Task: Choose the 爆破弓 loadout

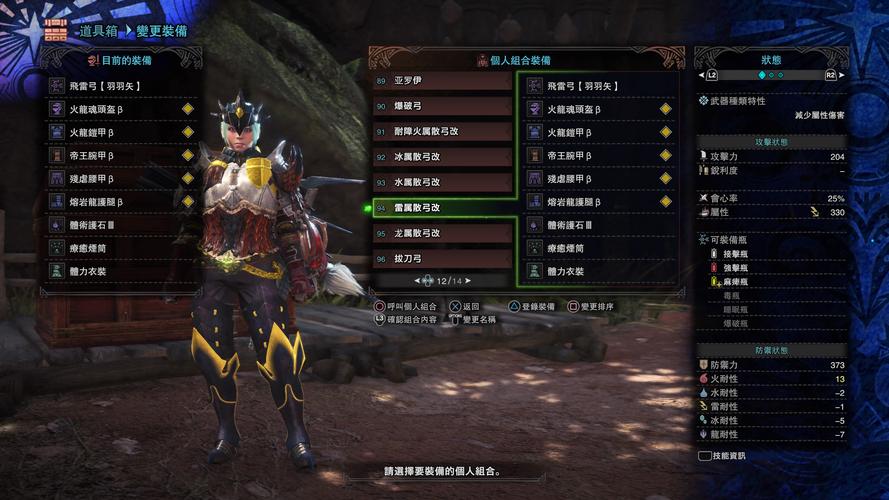Action: pos(441,105)
